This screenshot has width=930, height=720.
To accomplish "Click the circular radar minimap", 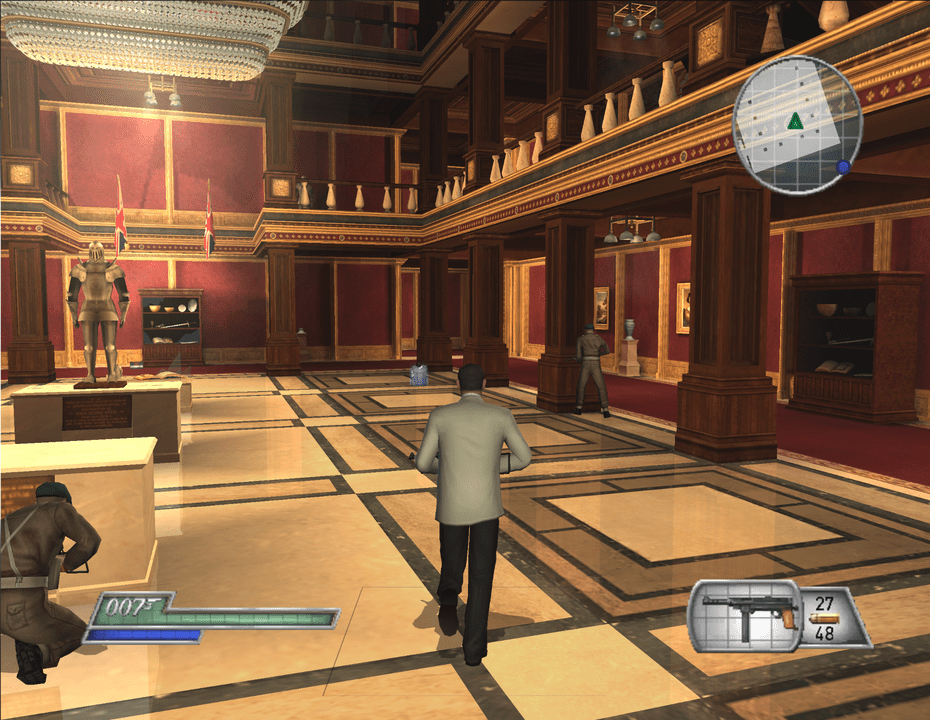I will pyautogui.click(x=797, y=124).
